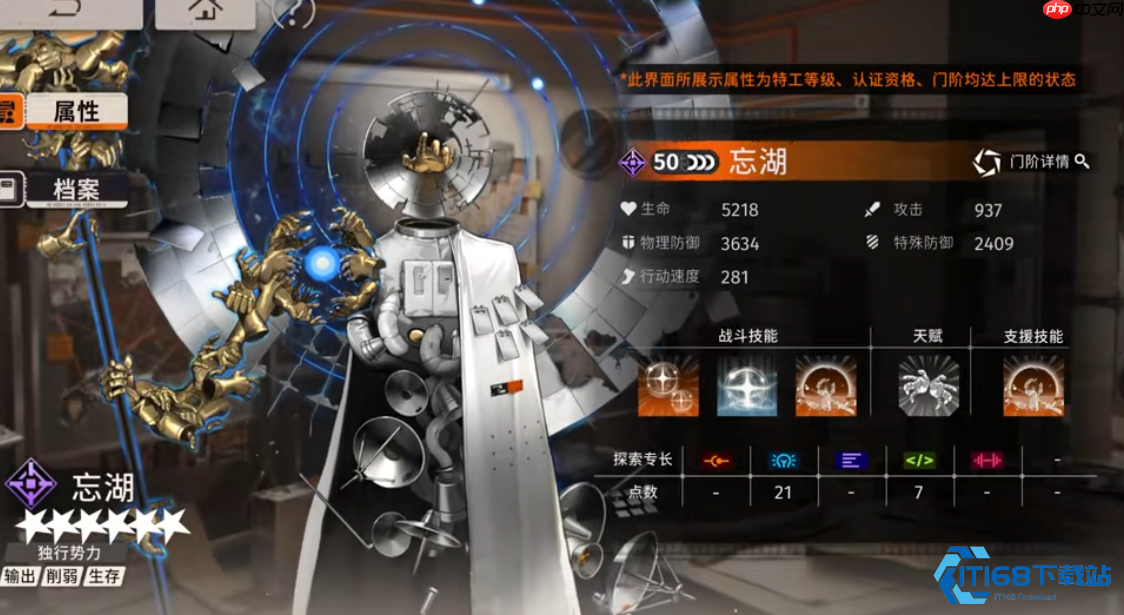Return to the home screen
This screenshot has width=1124, height=615.
click(205, 9)
